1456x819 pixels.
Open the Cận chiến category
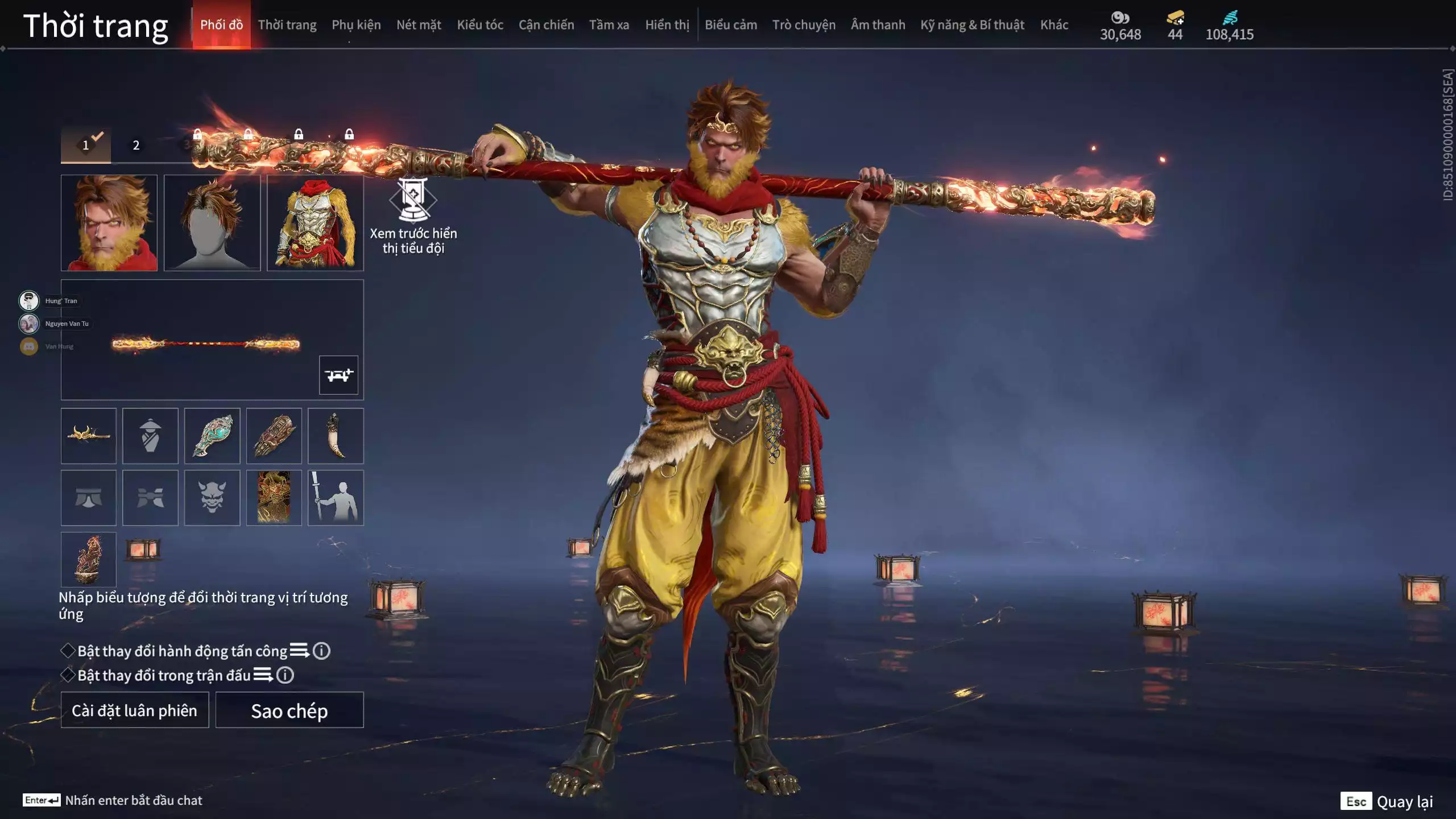[x=546, y=25]
